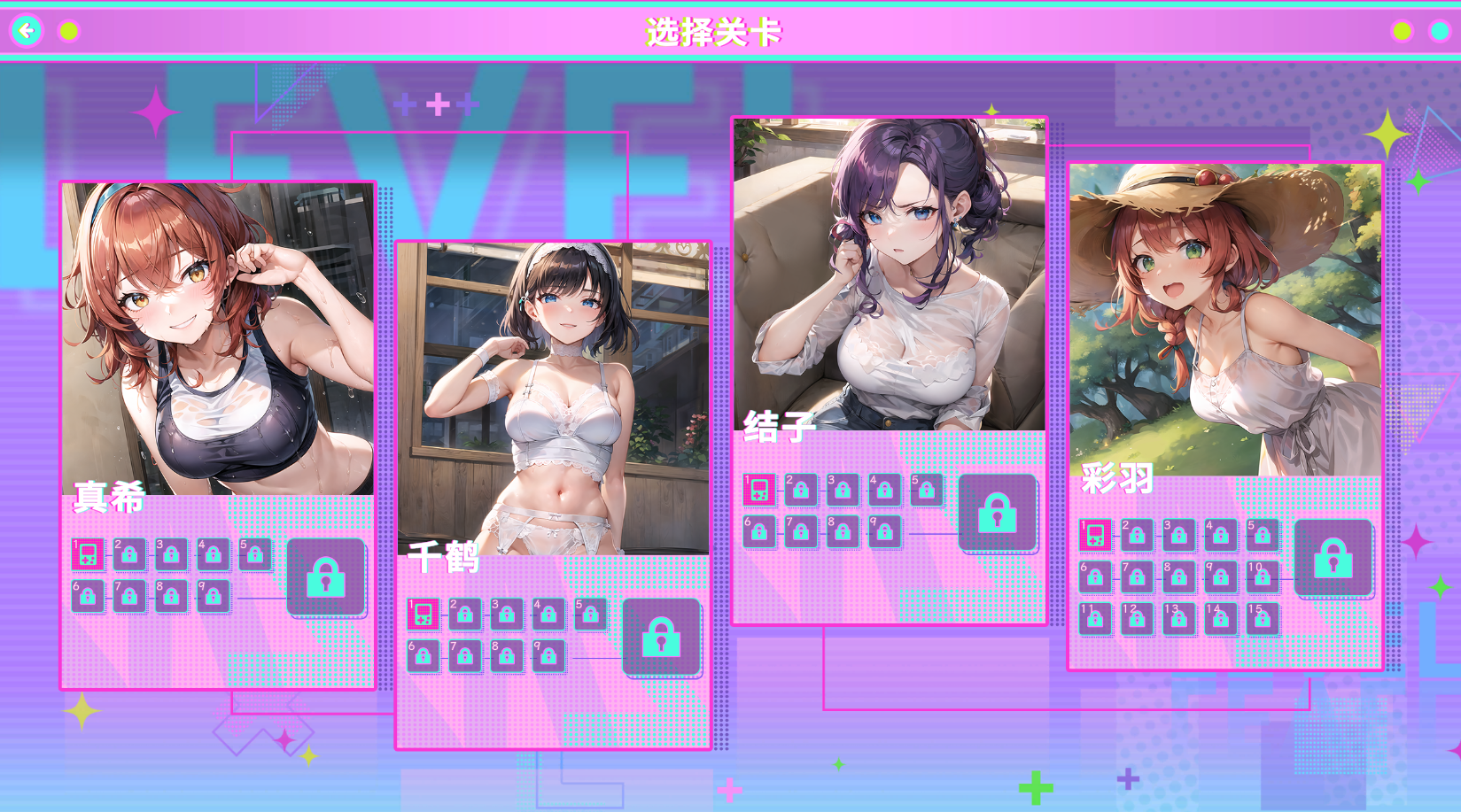Click the back arrow in the top-left corner
Image resolution: width=1461 pixels, height=812 pixels.
coord(27,28)
